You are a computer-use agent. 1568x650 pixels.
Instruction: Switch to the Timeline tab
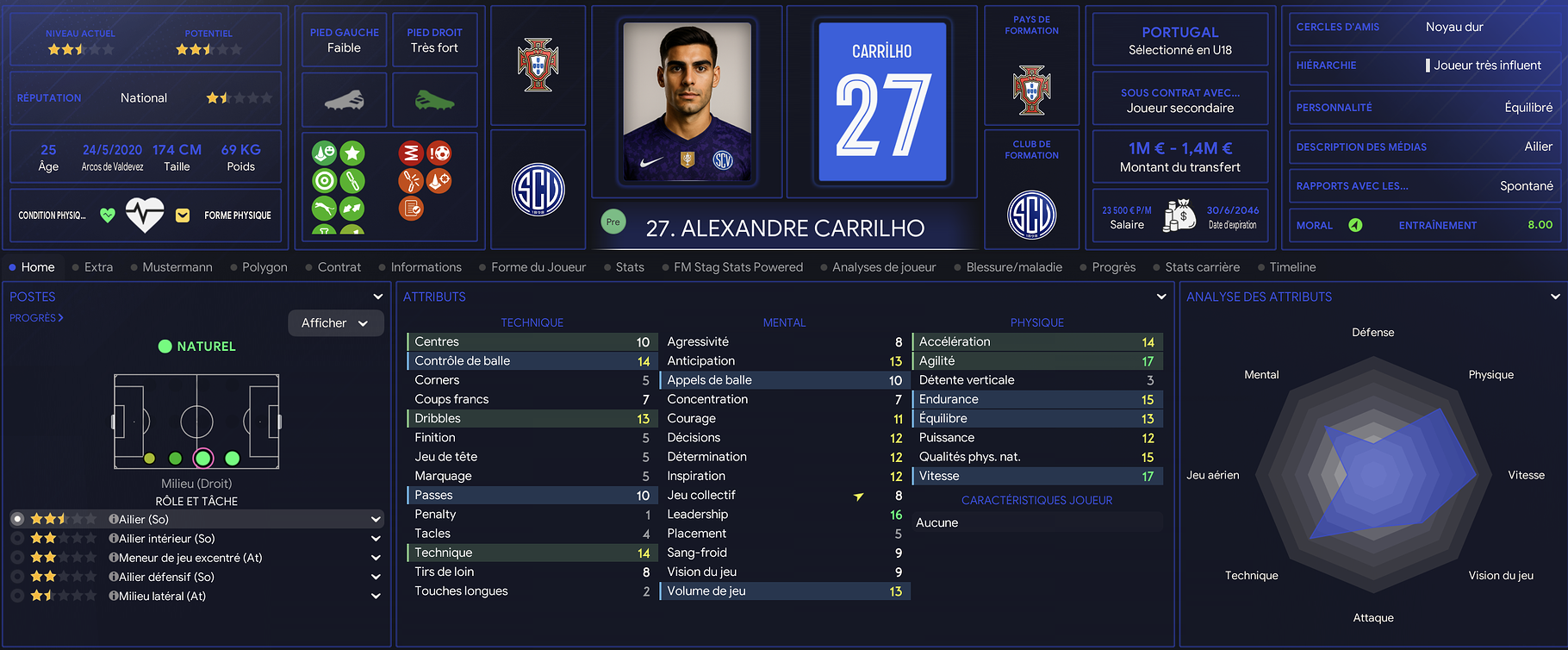1292,267
